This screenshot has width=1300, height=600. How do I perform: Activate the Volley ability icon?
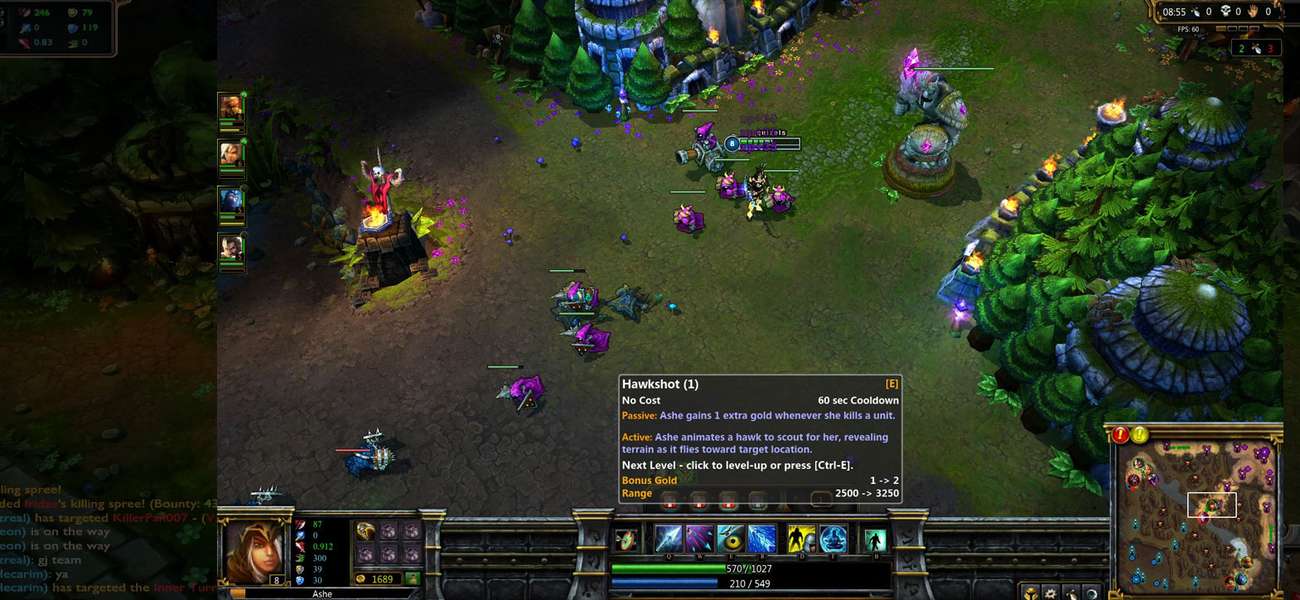tap(699, 539)
